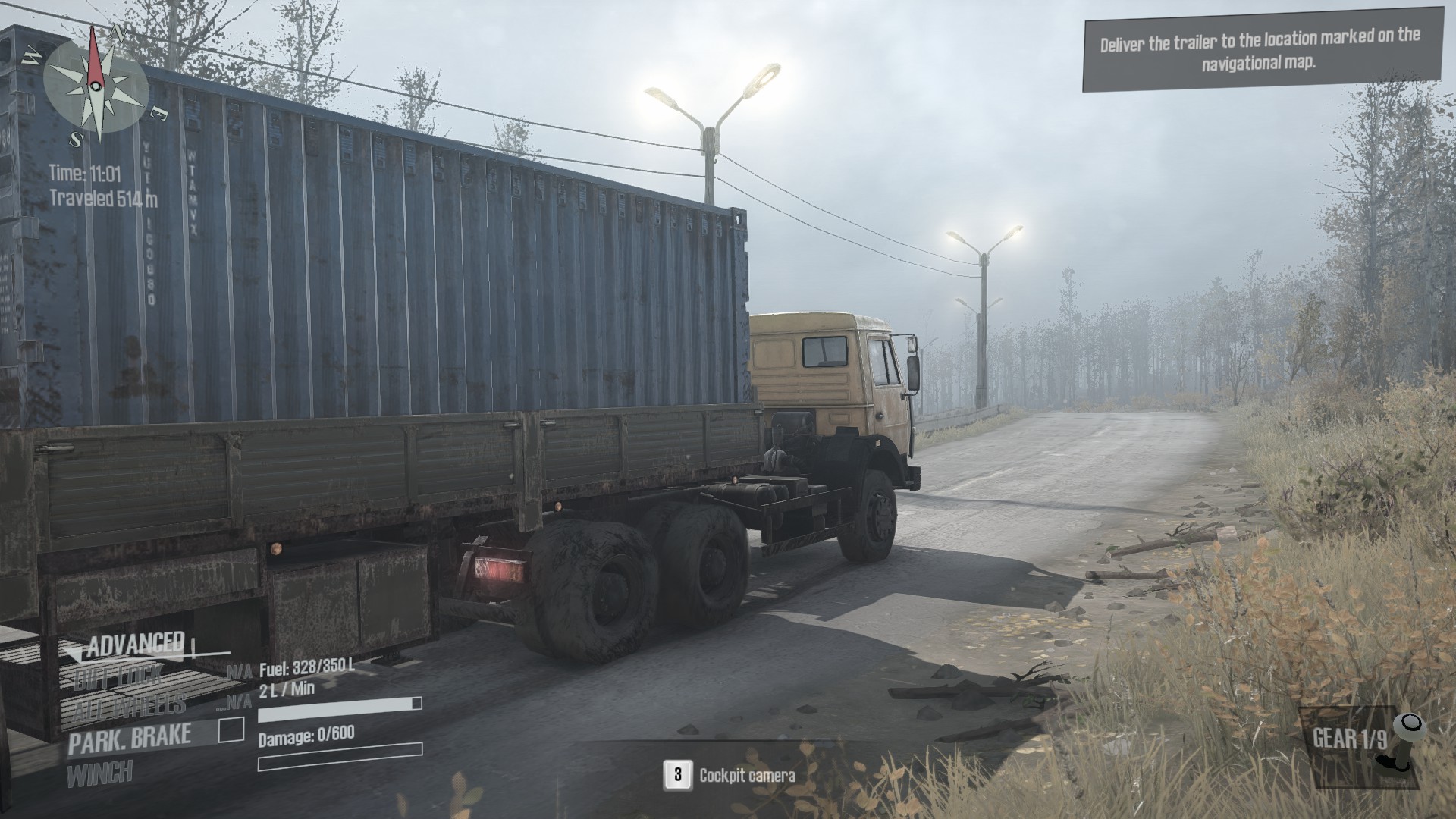
Task: Open the ADVANCED functions menu
Action: coord(136,645)
